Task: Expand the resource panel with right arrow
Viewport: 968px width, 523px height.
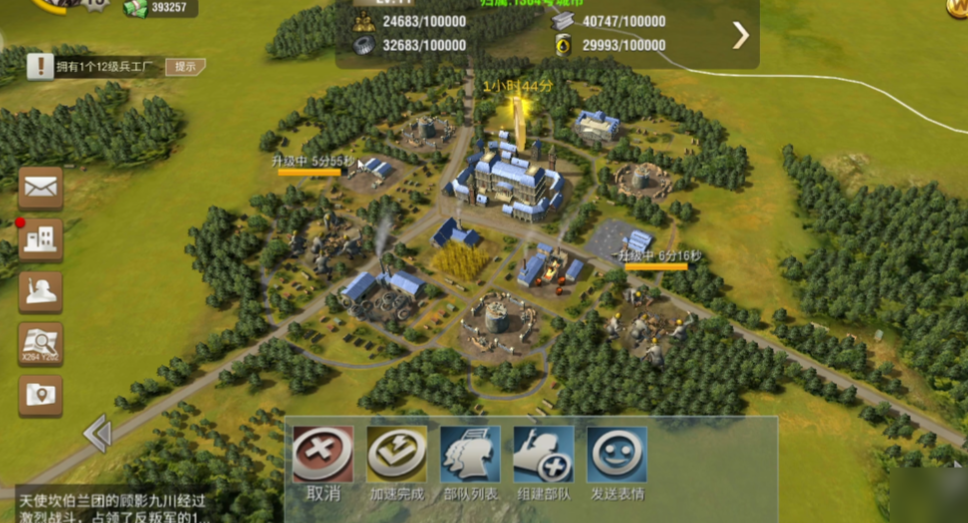Action: pos(741,36)
